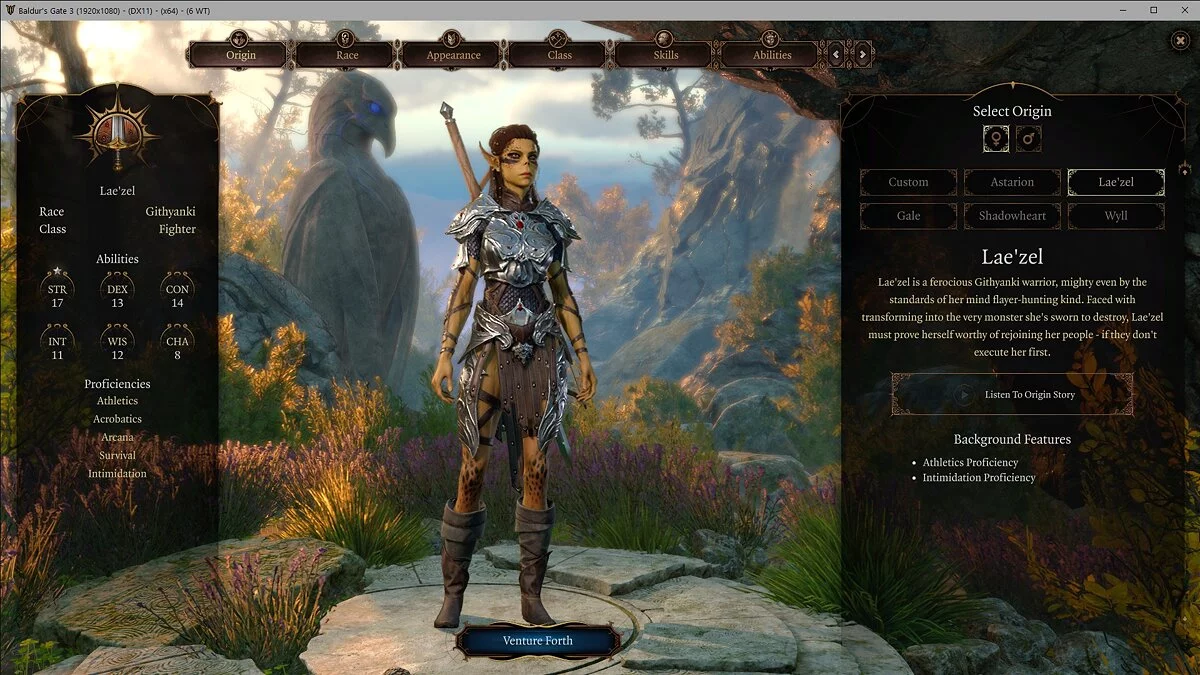Screen dimensions: 1200x675
Task: Choose the male gender symbol
Action: (1029, 139)
